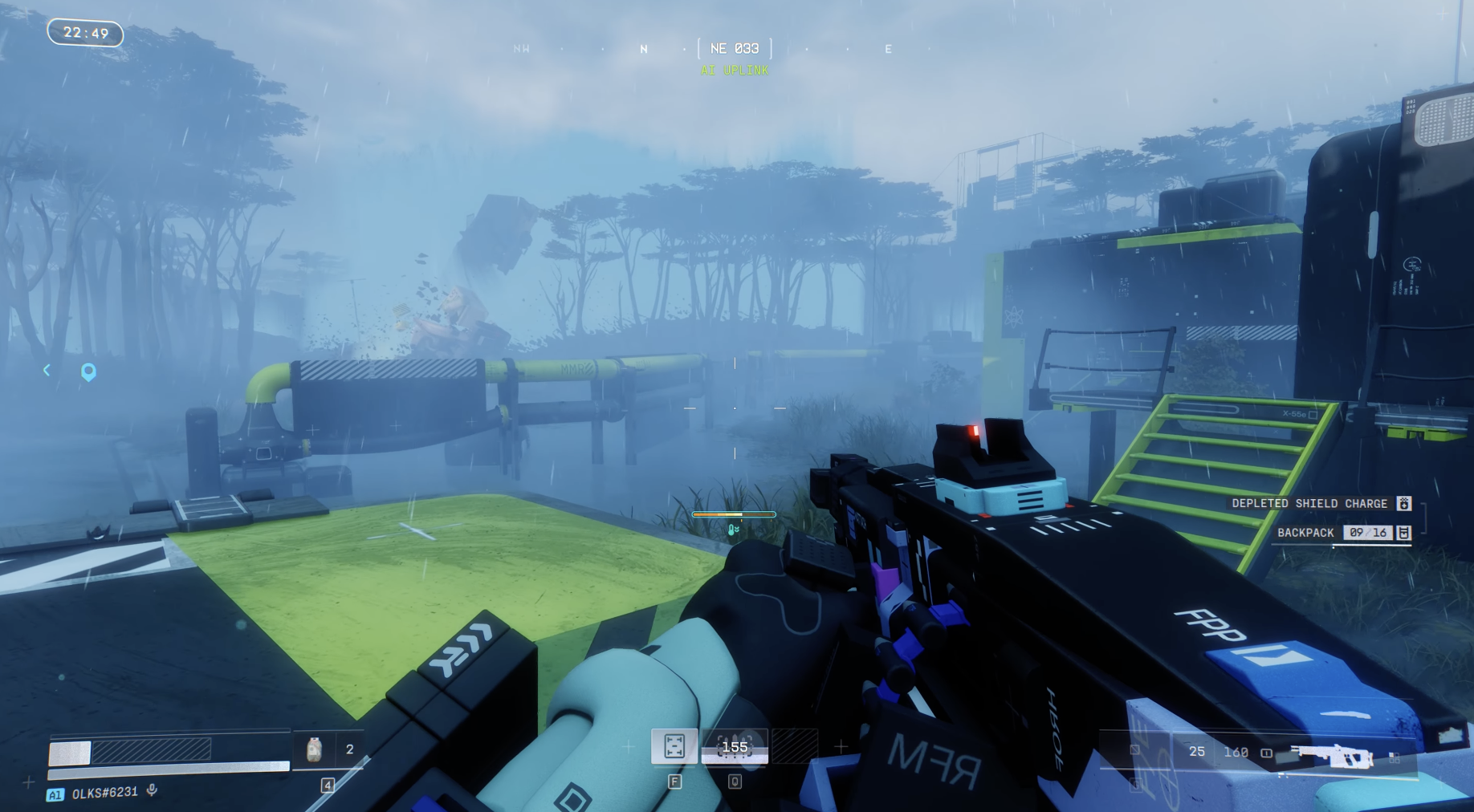Click the Depleted Shield Charge icon

(1404, 503)
